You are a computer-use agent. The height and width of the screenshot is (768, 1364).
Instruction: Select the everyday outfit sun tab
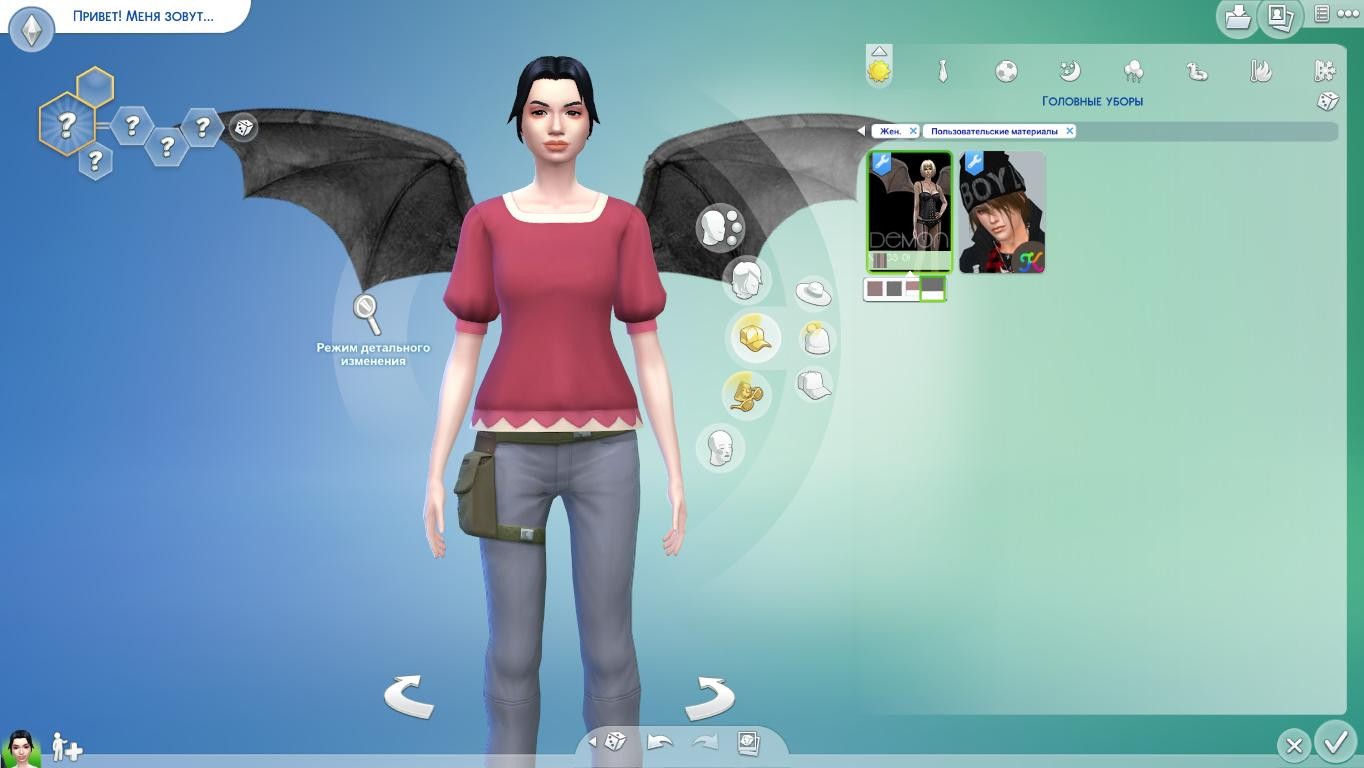pos(879,71)
